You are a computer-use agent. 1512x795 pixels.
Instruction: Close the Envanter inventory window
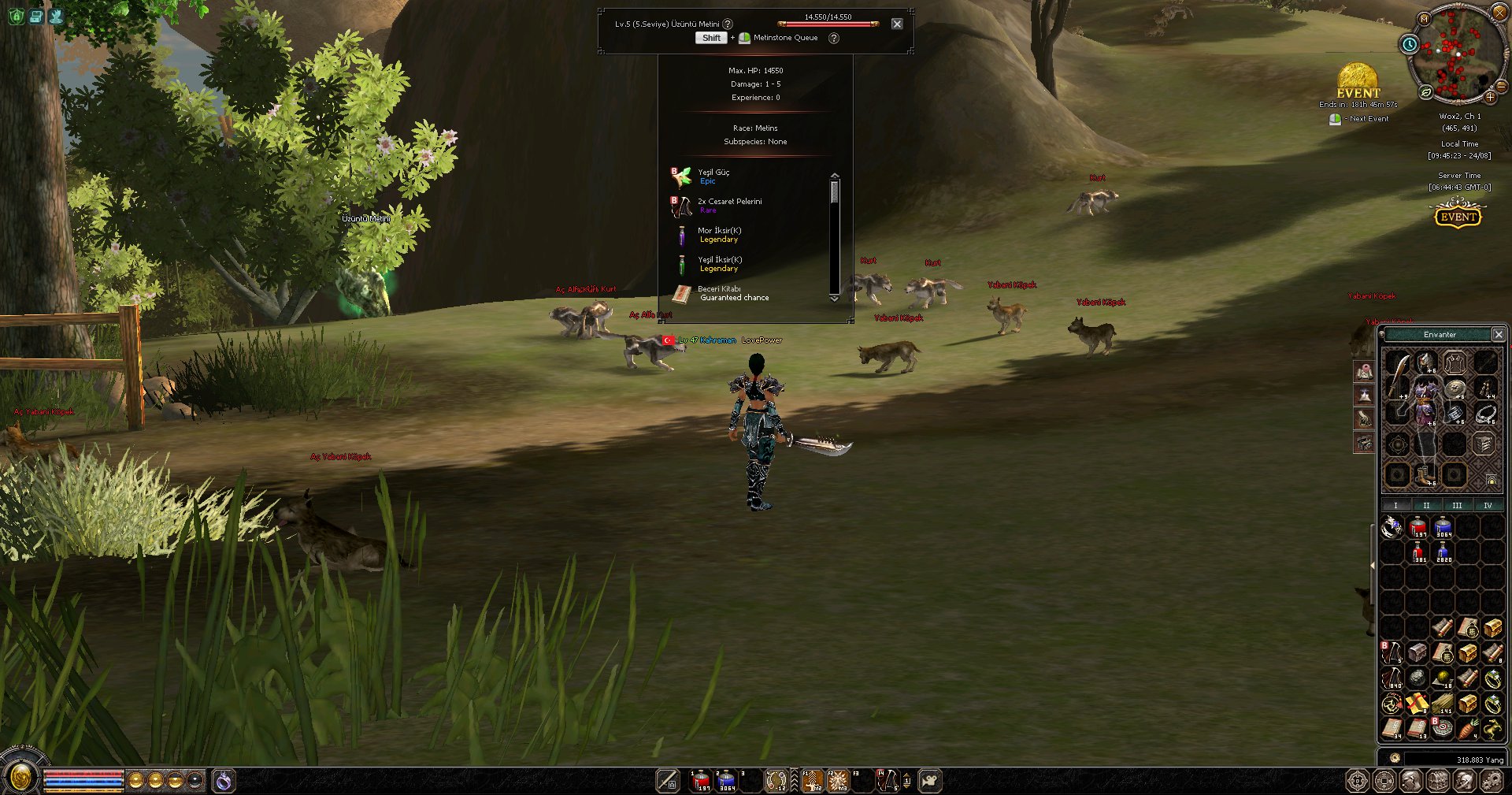(x=1499, y=335)
